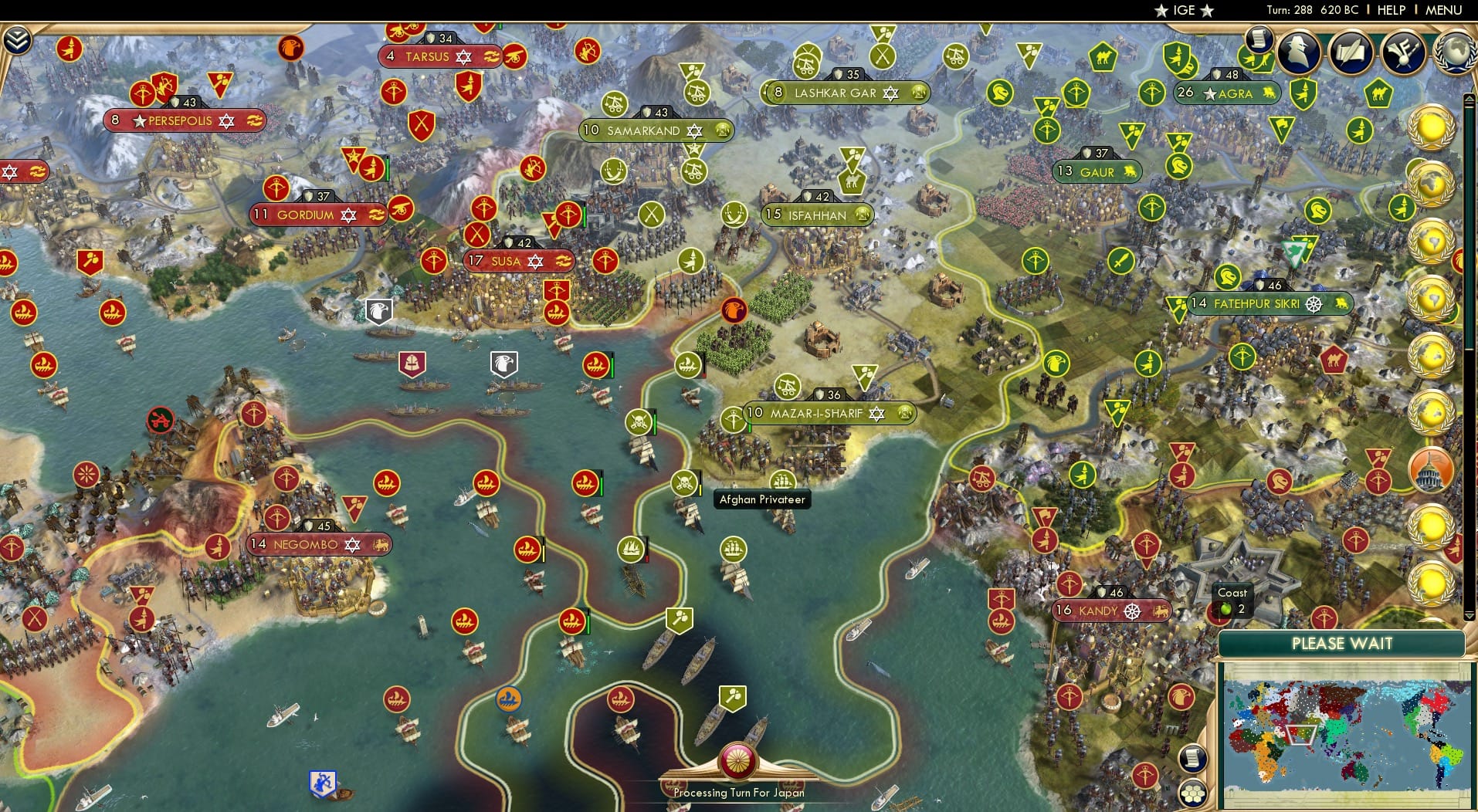Open Persepolis through its city banner
The width and height of the screenshot is (1478, 812).
[x=180, y=120]
